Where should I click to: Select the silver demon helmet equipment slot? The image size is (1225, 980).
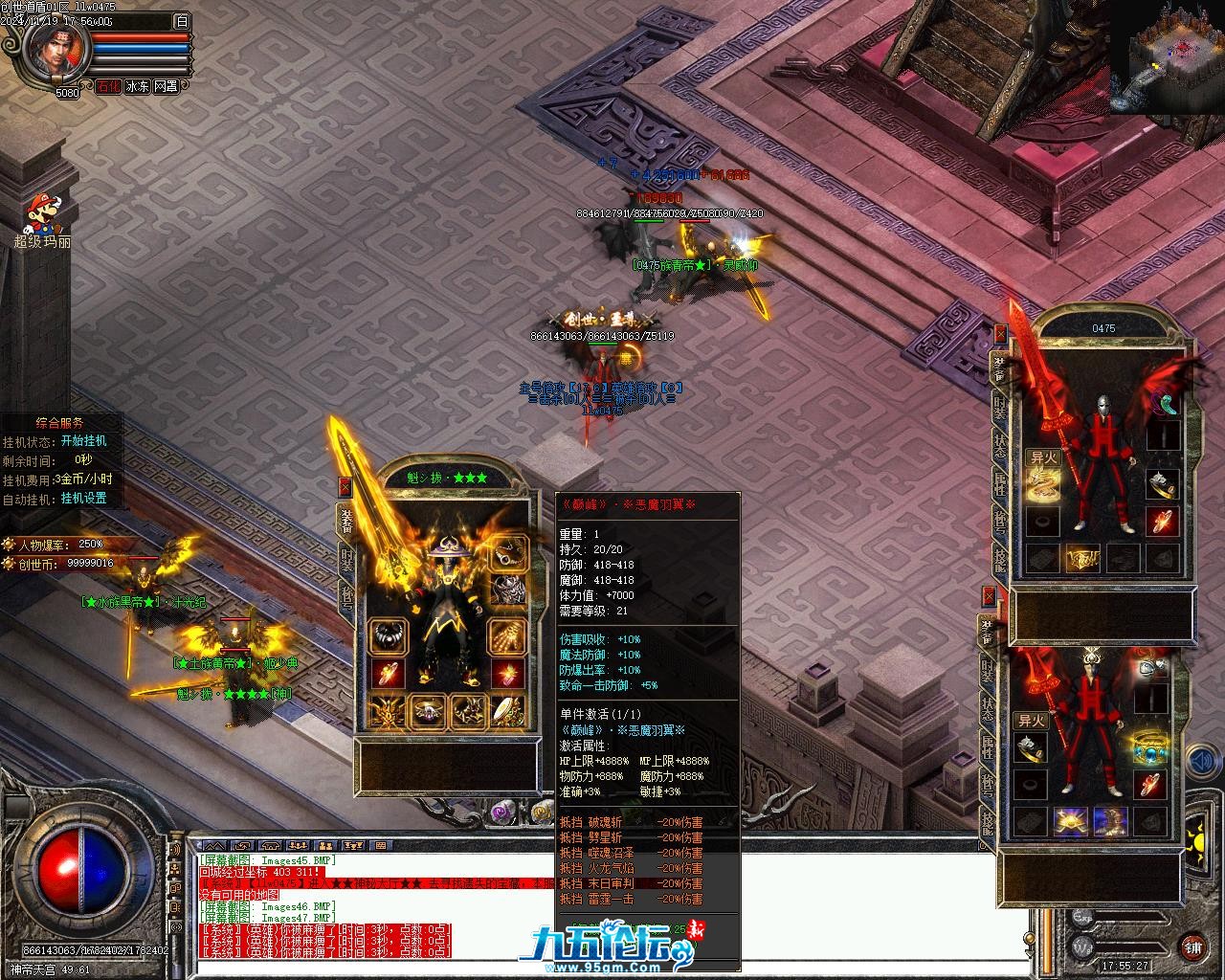[510, 589]
